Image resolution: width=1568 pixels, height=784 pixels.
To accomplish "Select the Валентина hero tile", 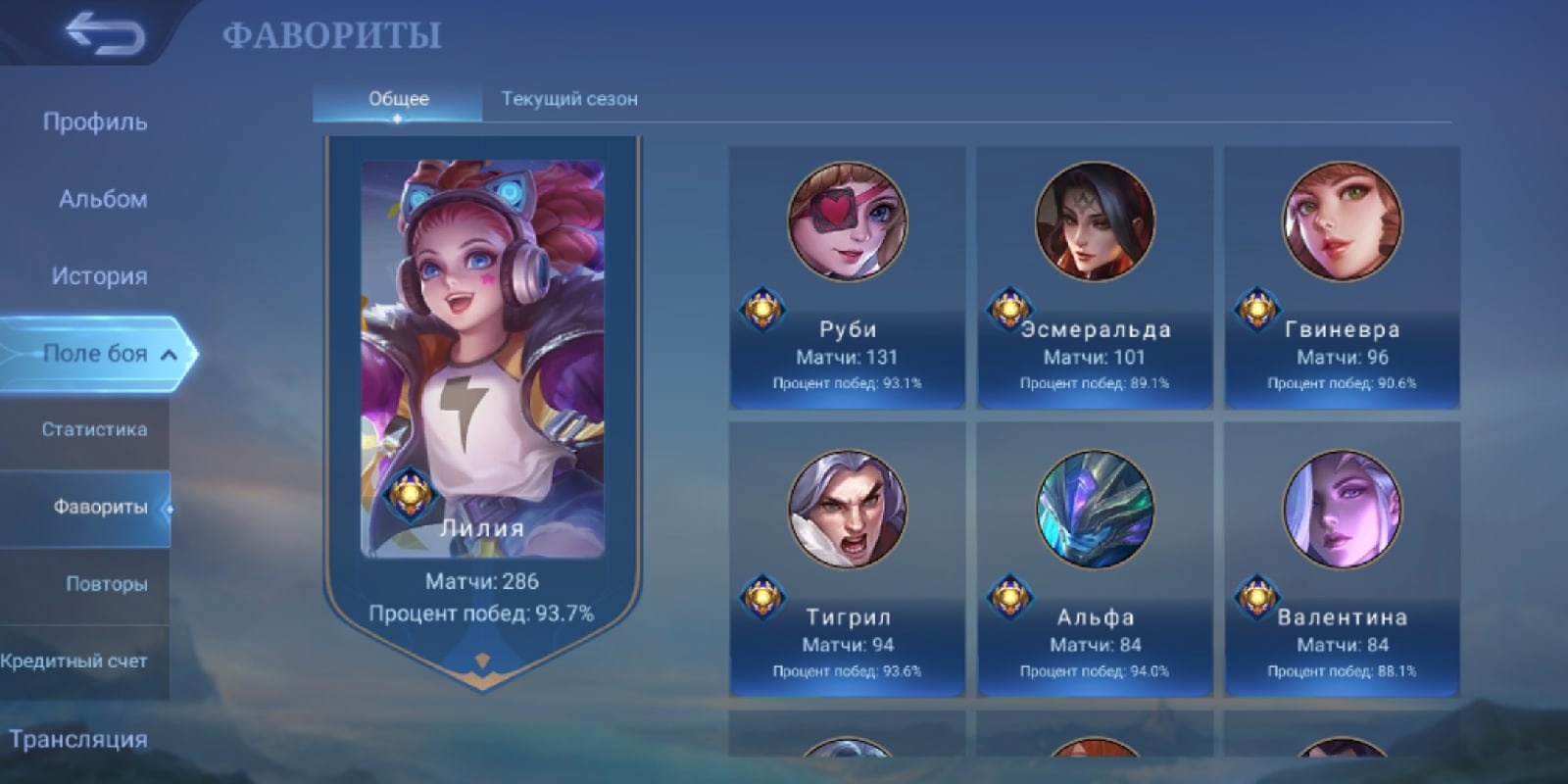I will pos(1342,561).
